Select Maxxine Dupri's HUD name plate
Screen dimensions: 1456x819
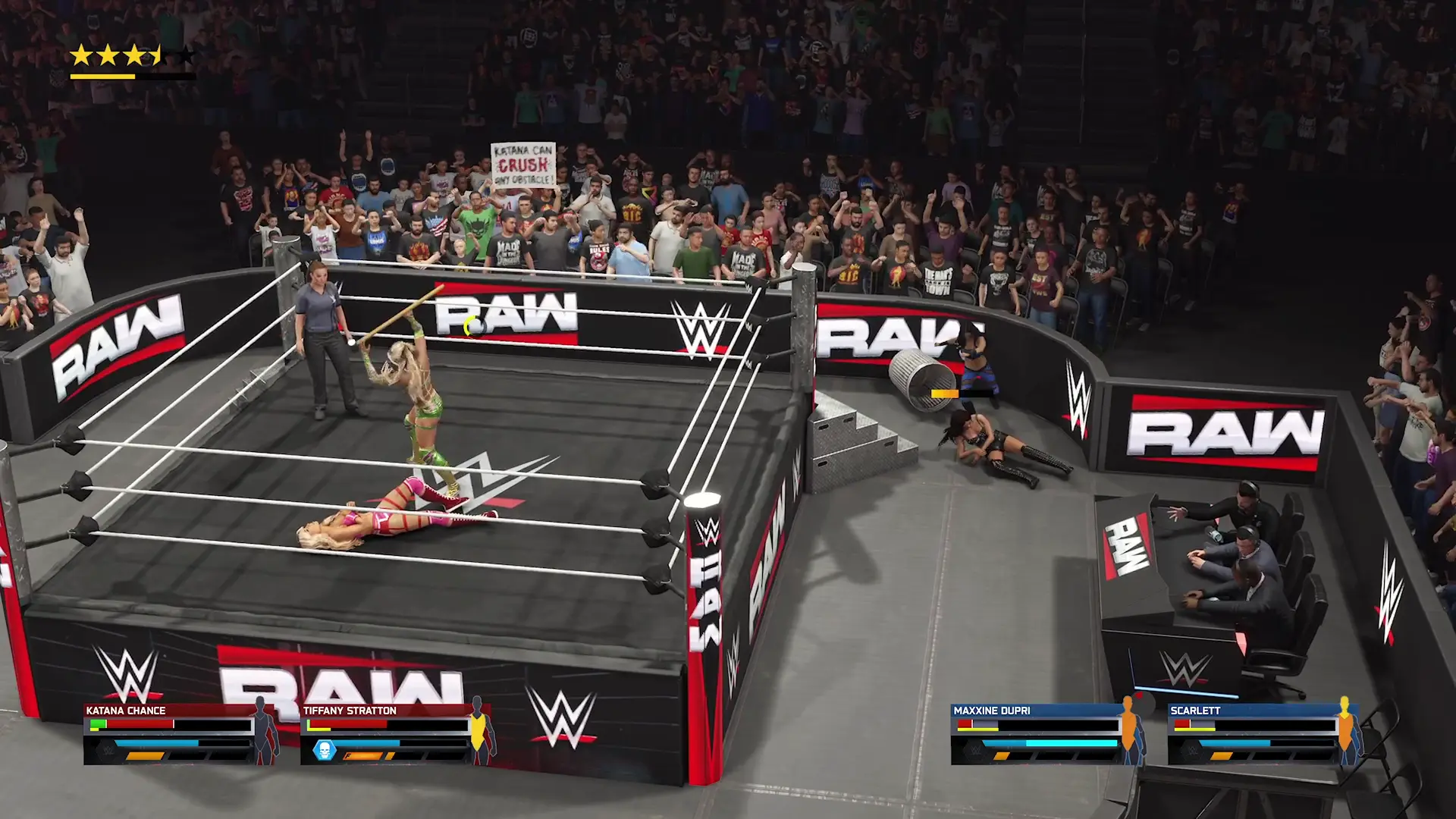992,711
